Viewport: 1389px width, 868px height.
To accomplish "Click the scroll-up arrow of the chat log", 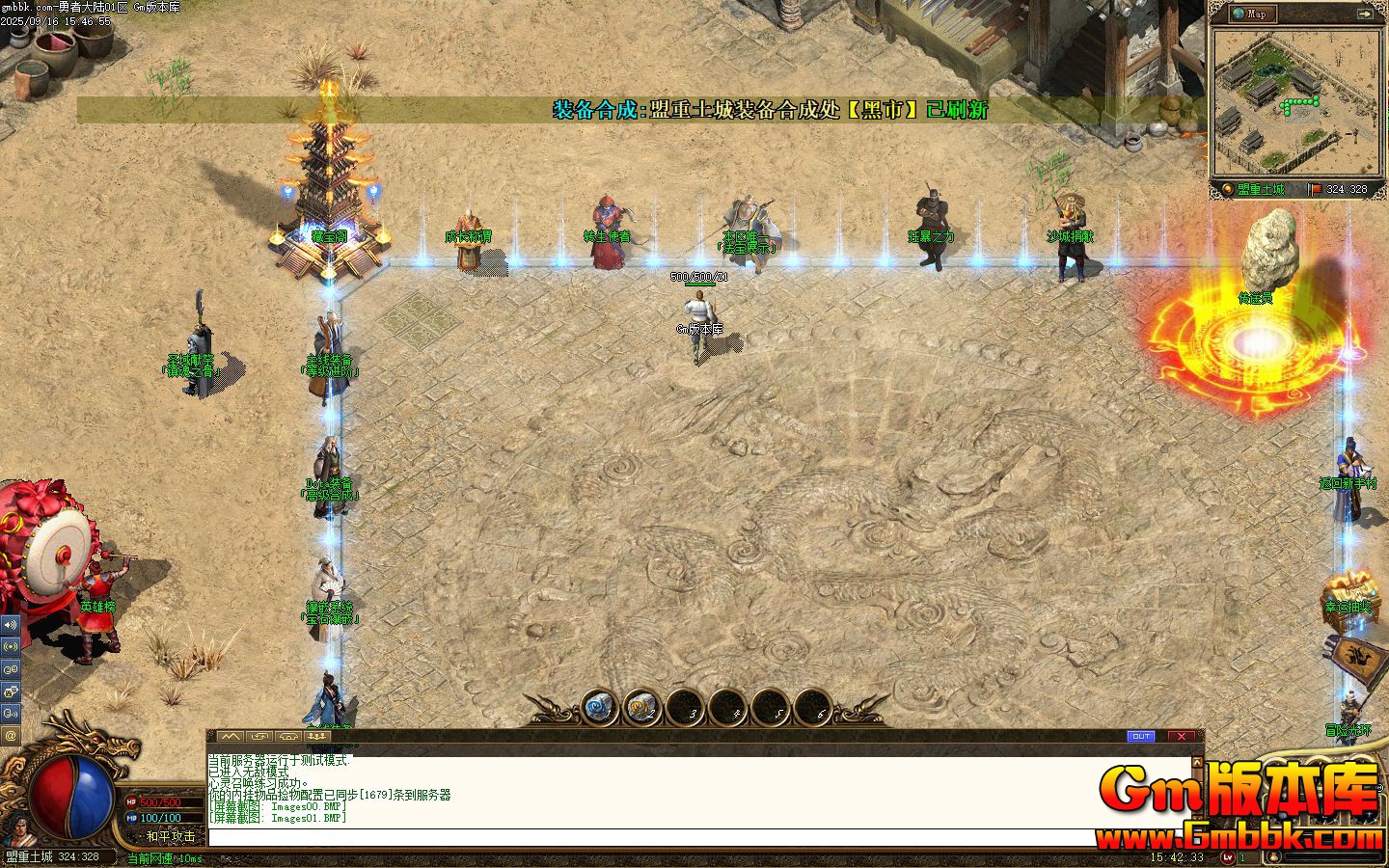I will pyautogui.click(x=1198, y=762).
